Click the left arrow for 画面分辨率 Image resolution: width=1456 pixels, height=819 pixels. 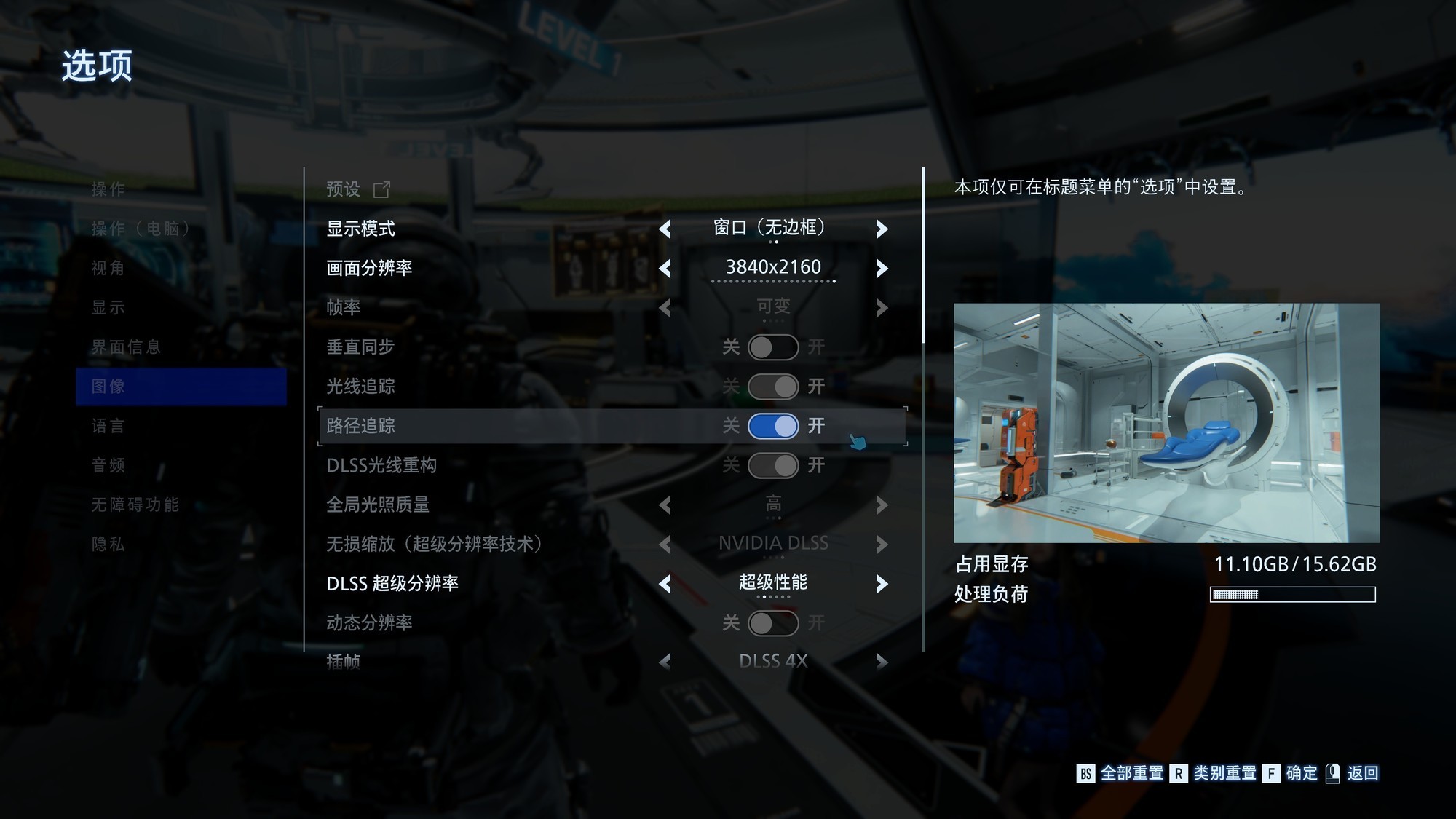click(x=665, y=269)
